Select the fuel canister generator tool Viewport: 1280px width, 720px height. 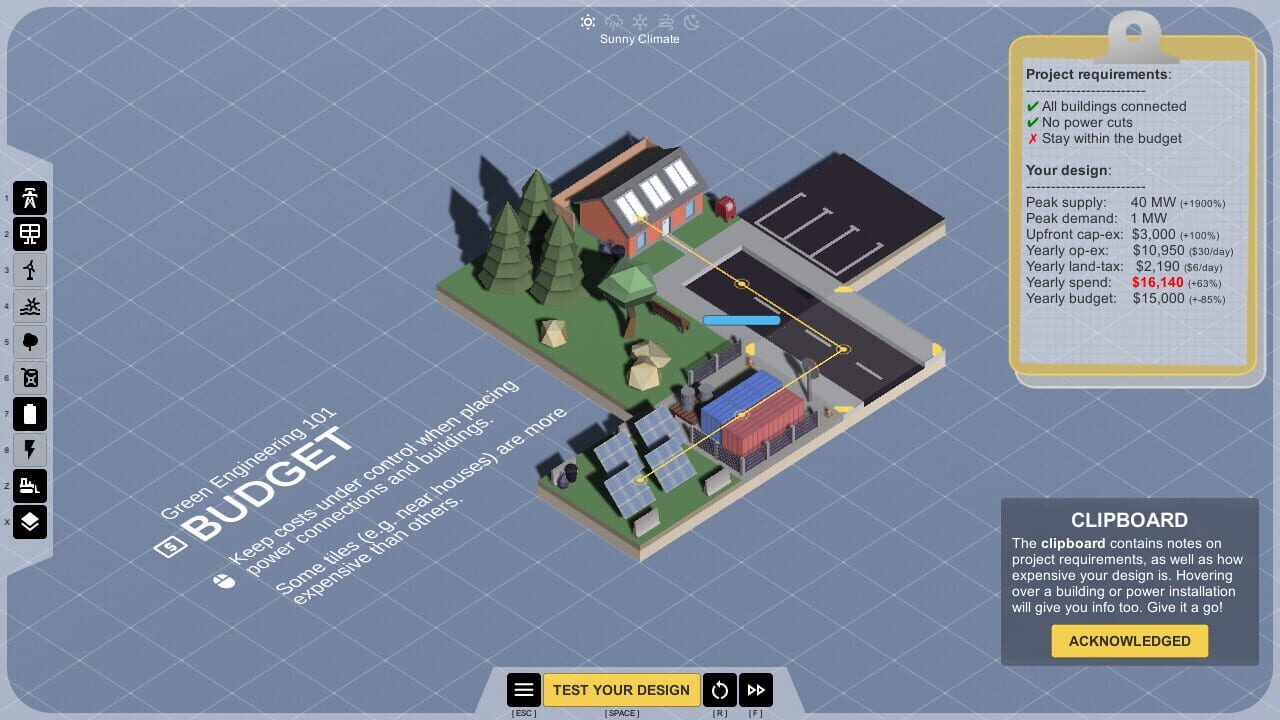[x=30, y=378]
